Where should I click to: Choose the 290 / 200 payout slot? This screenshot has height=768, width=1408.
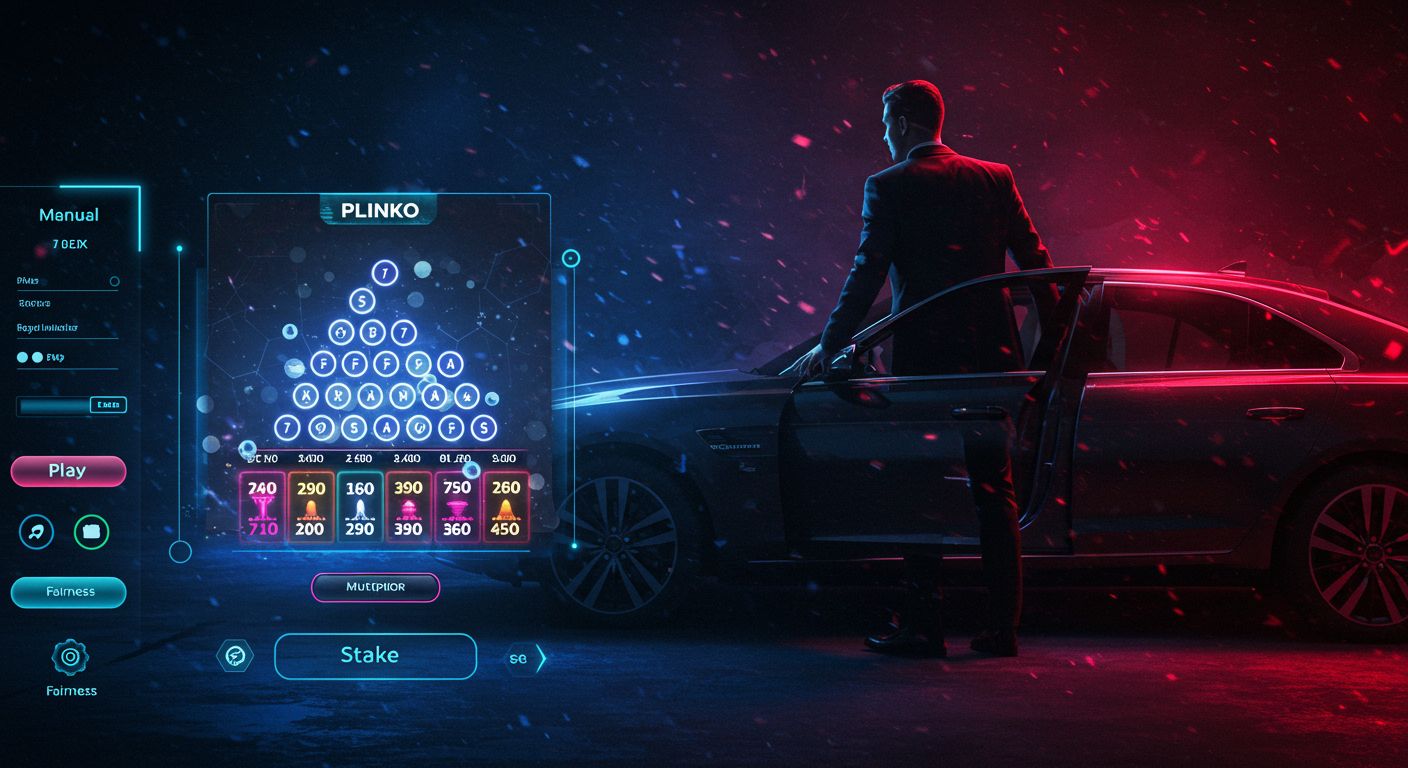[x=310, y=508]
